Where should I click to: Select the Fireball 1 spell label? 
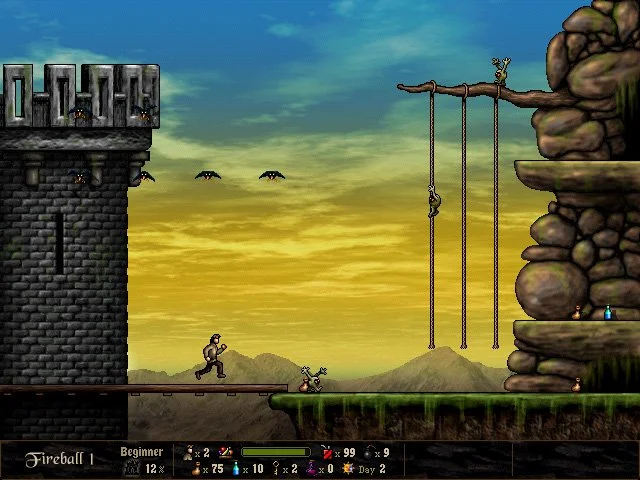(60, 459)
